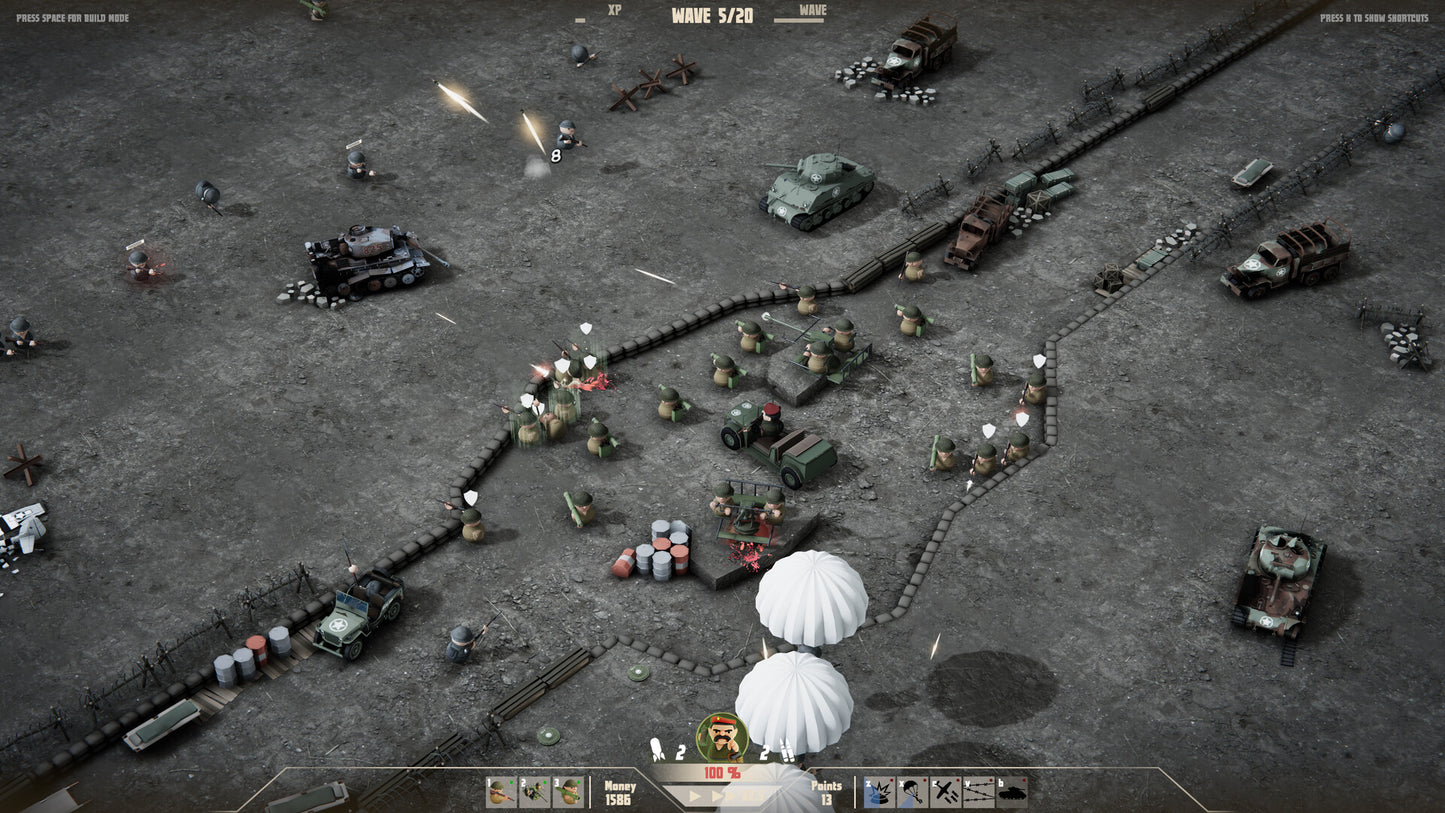Launch the bomber plane airstrike
Screen dimensions: 1445x813
[945, 792]
